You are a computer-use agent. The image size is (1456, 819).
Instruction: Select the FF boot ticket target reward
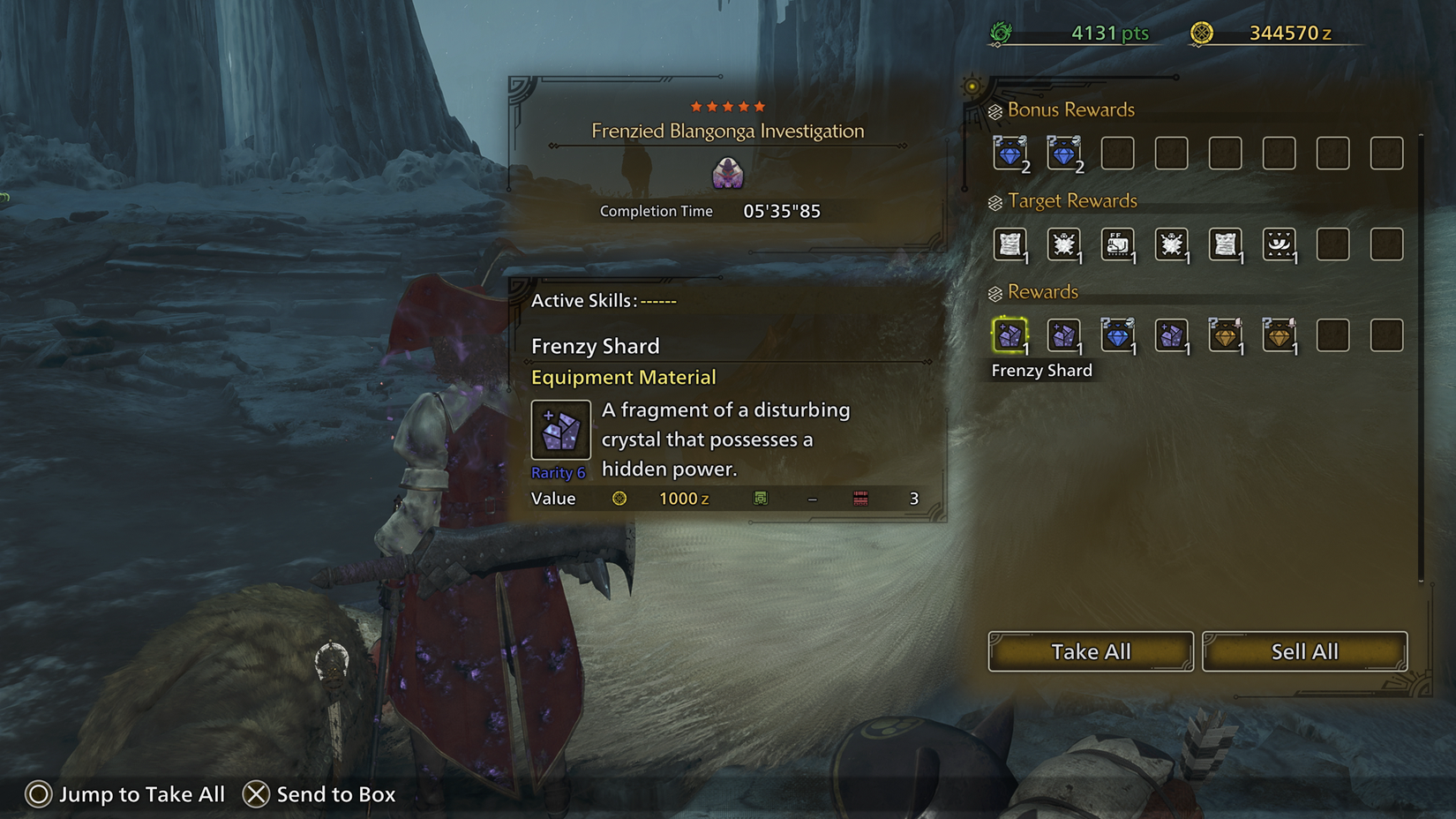click(1118, 245)
